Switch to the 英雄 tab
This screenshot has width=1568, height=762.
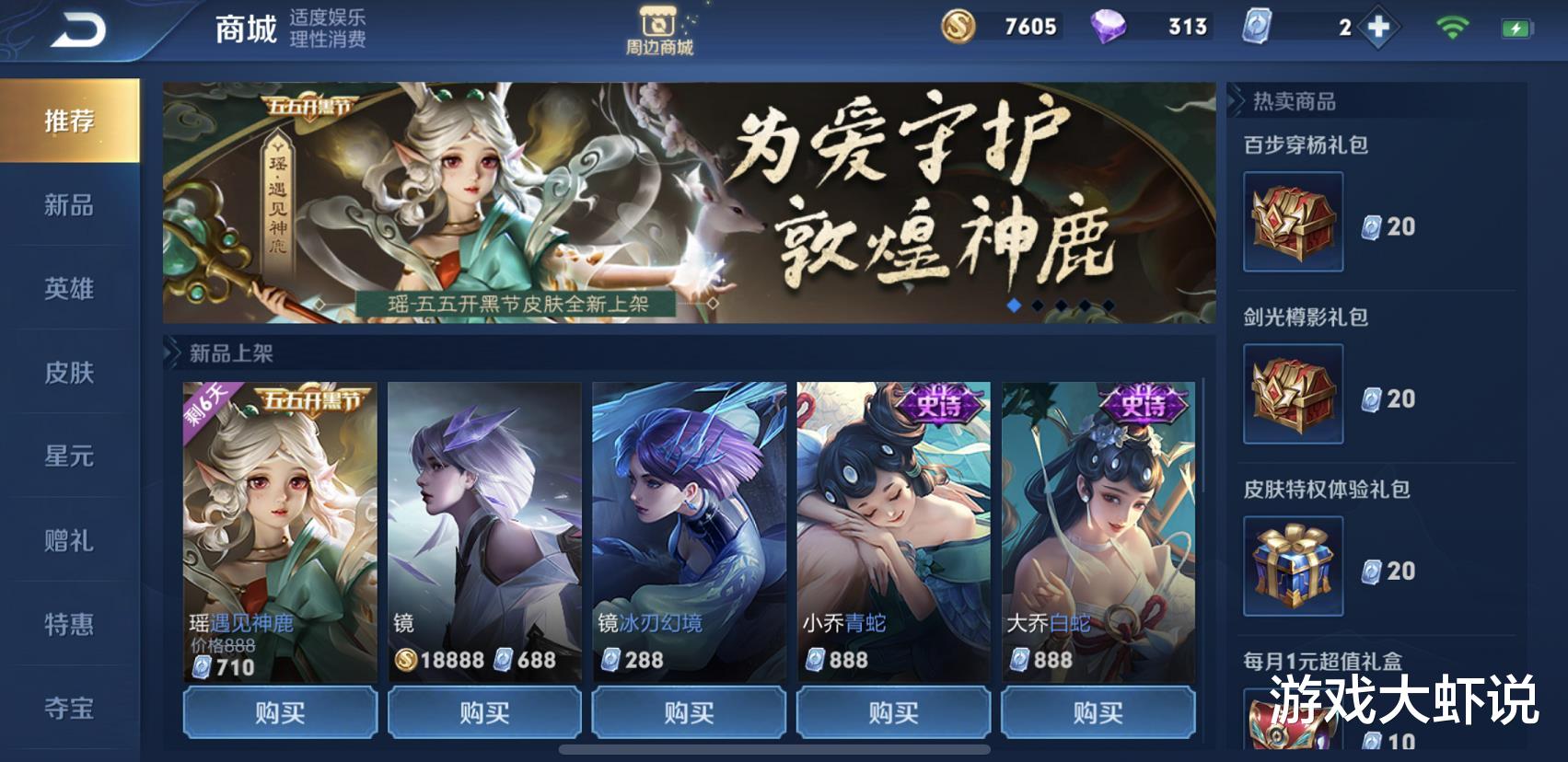tap(69, 289)
